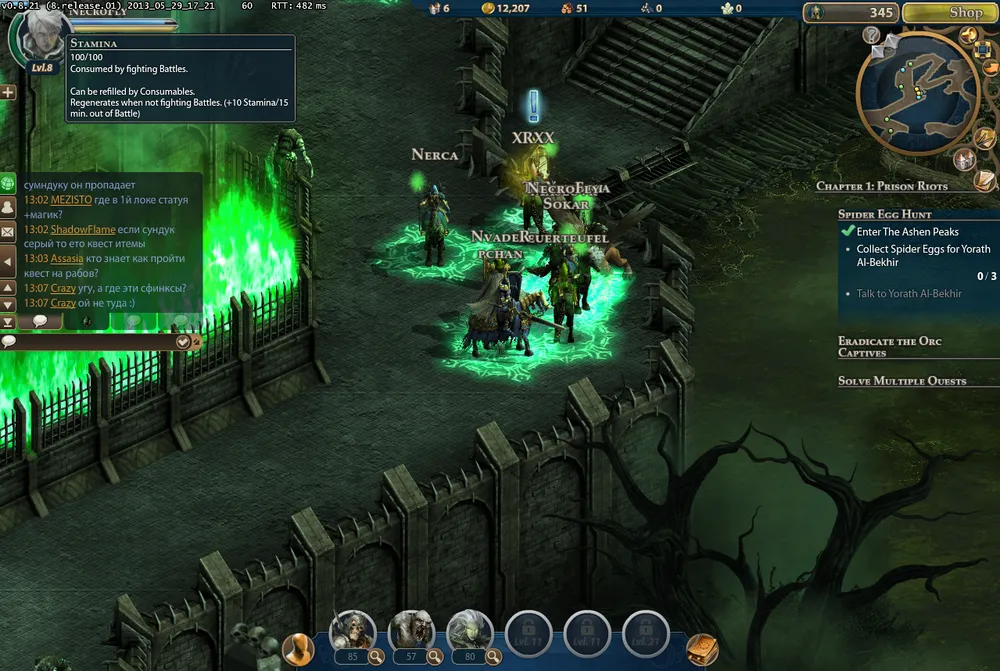
Task: Expand the Solve Multiple Quests entry
Action: (x=901, y=381)
